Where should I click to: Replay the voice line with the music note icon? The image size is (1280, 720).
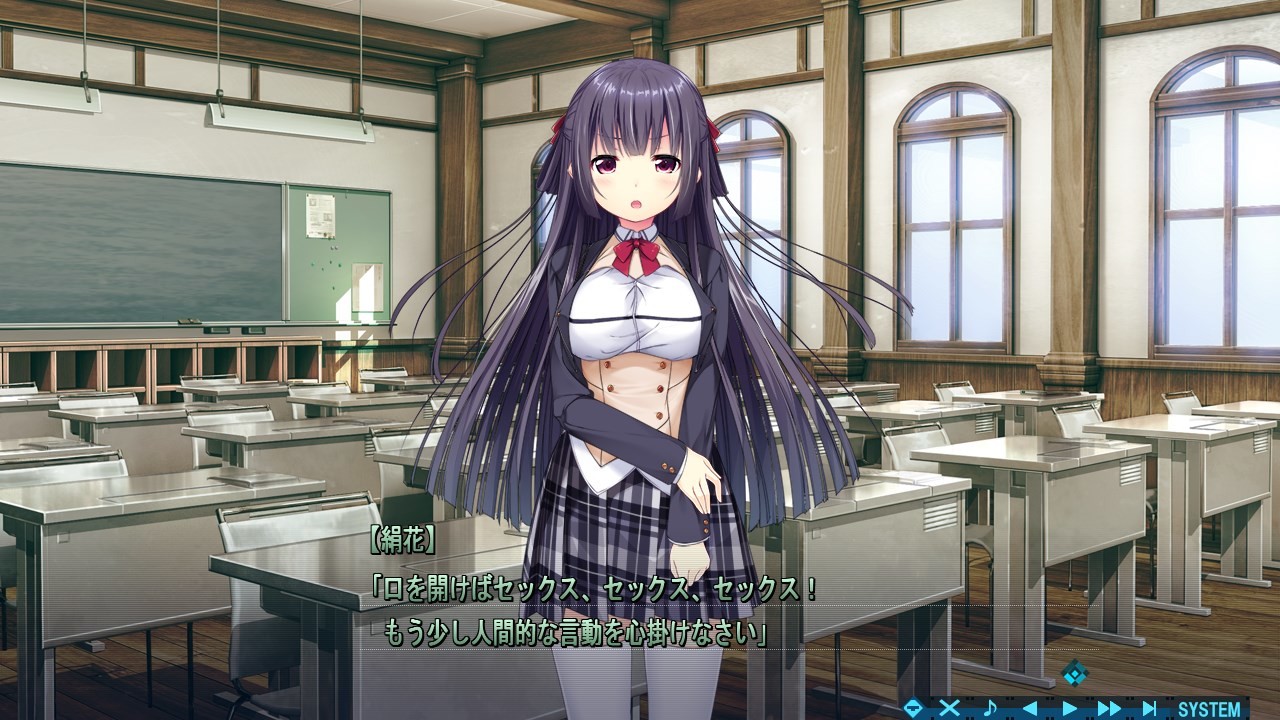(991, 706)
